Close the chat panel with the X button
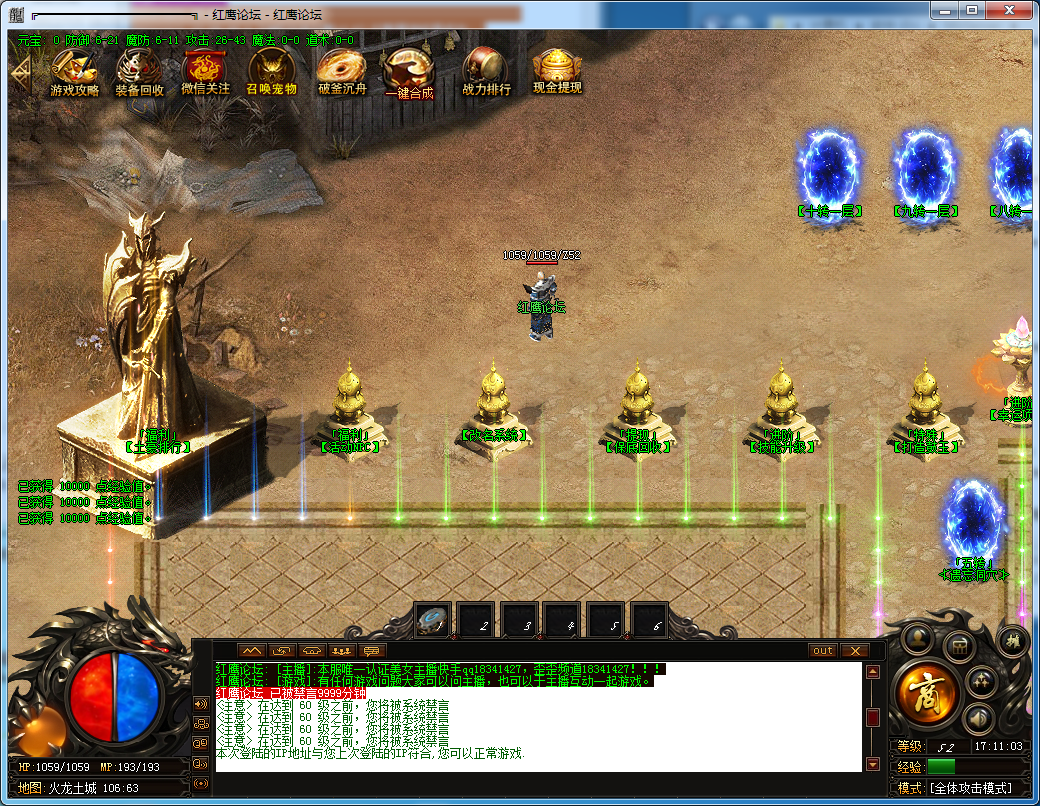The image size is (1040, 806). [853, 650]
